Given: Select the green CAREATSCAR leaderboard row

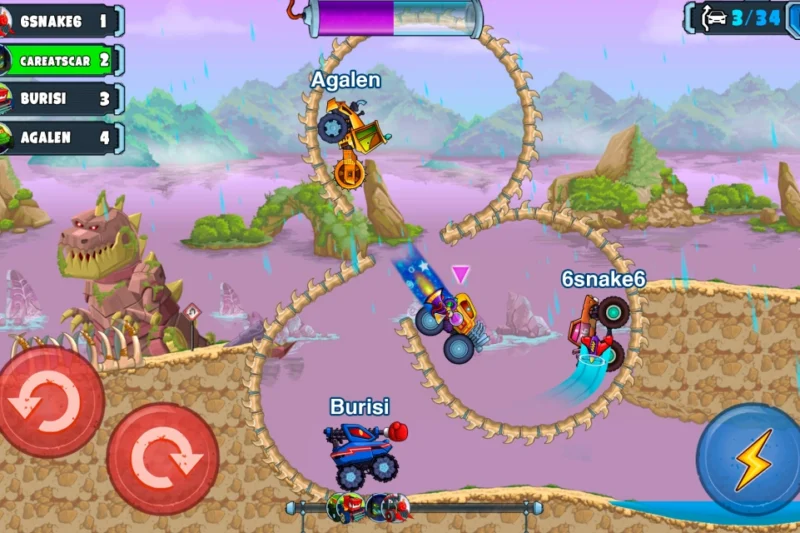Looking at the screenshot, I should [x=62, y=60].
